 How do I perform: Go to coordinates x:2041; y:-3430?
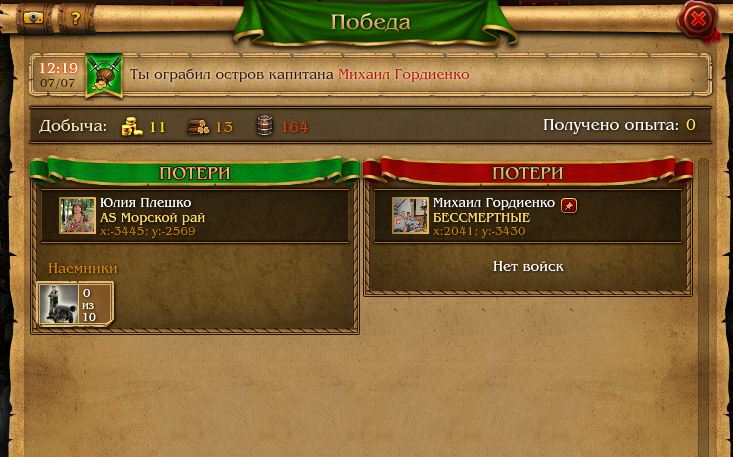pos(478,231)
